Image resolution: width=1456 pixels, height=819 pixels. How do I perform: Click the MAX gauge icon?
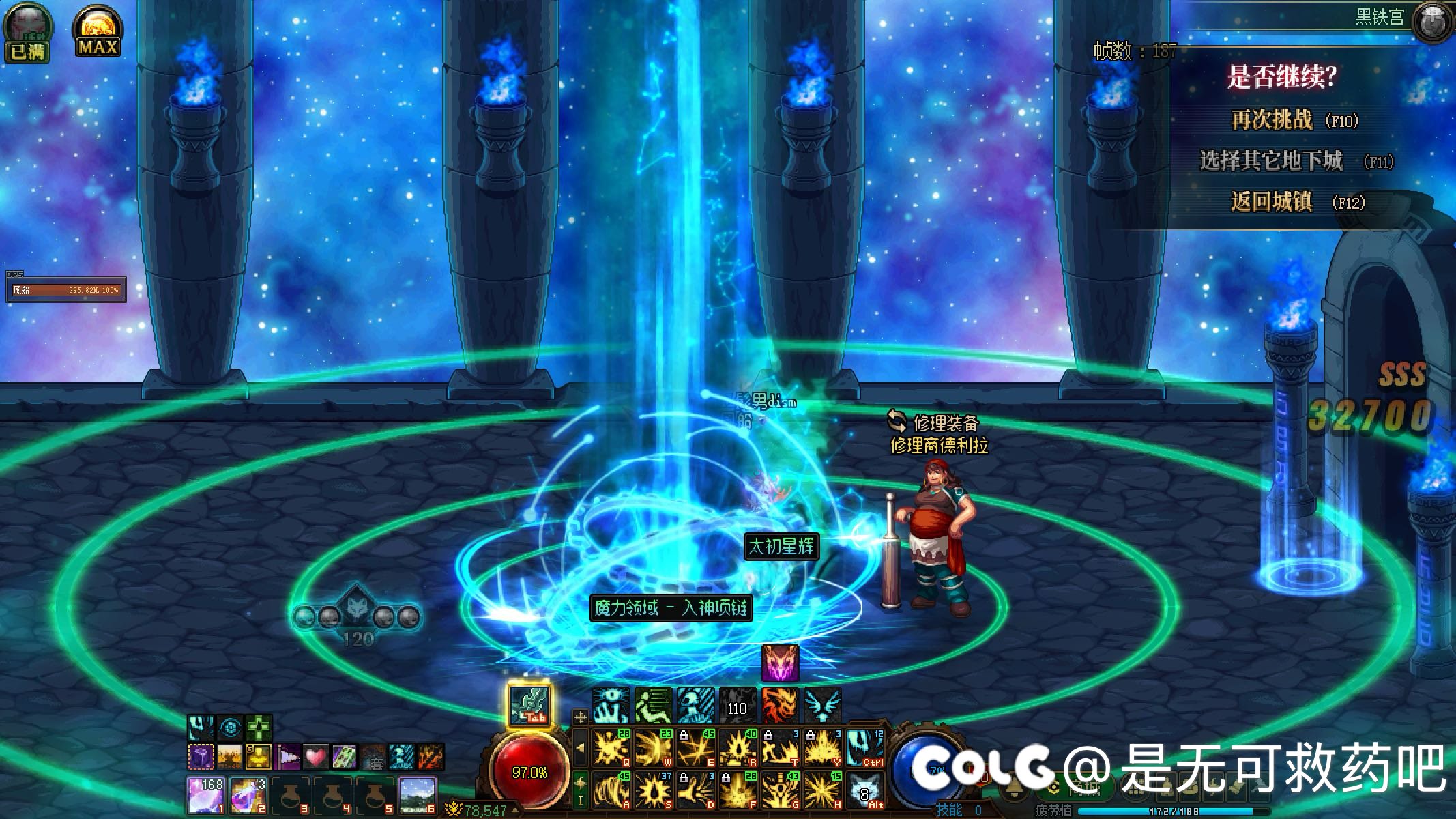click(x=98, y=31)
